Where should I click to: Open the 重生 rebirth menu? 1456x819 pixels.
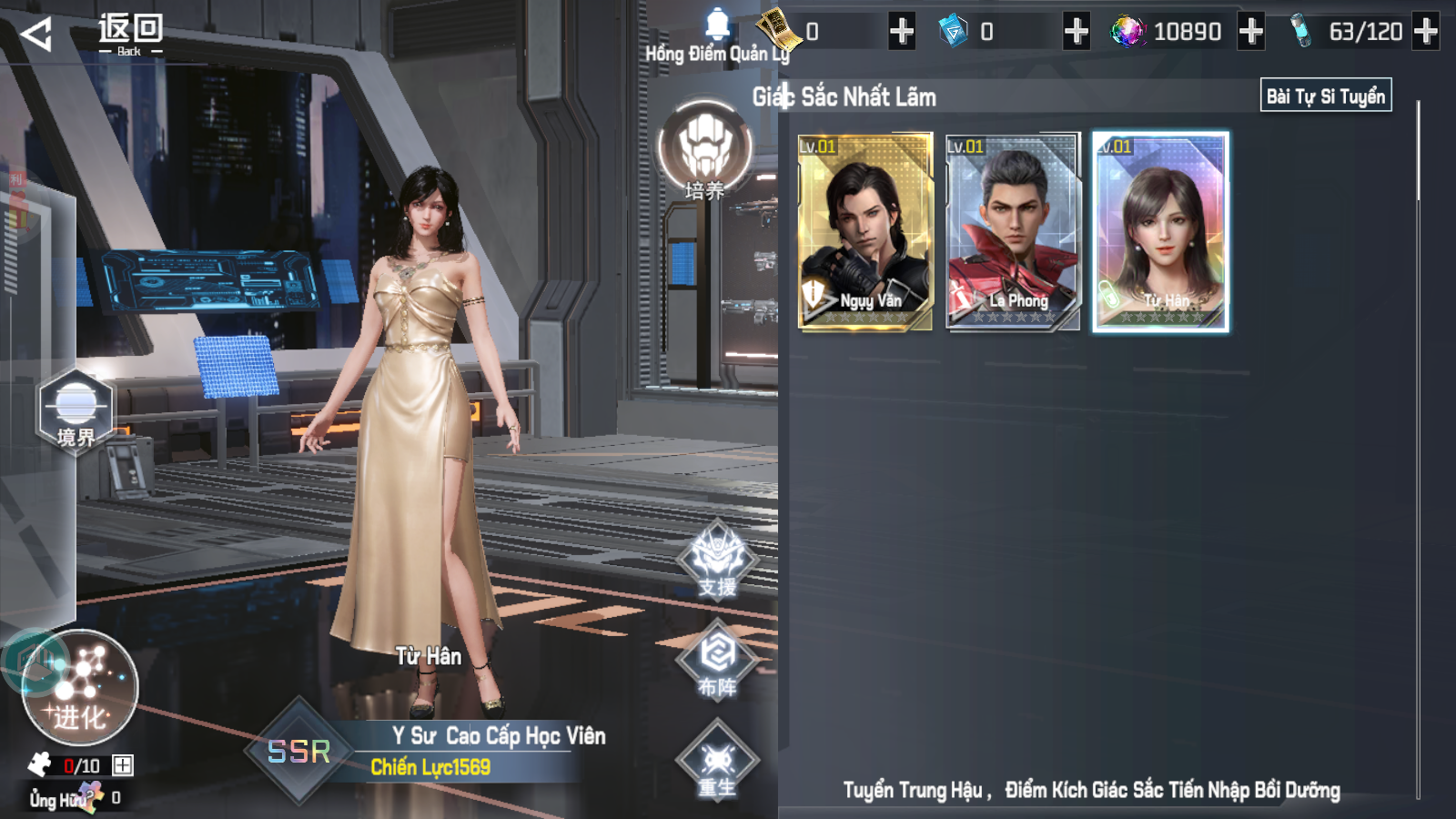718,761
